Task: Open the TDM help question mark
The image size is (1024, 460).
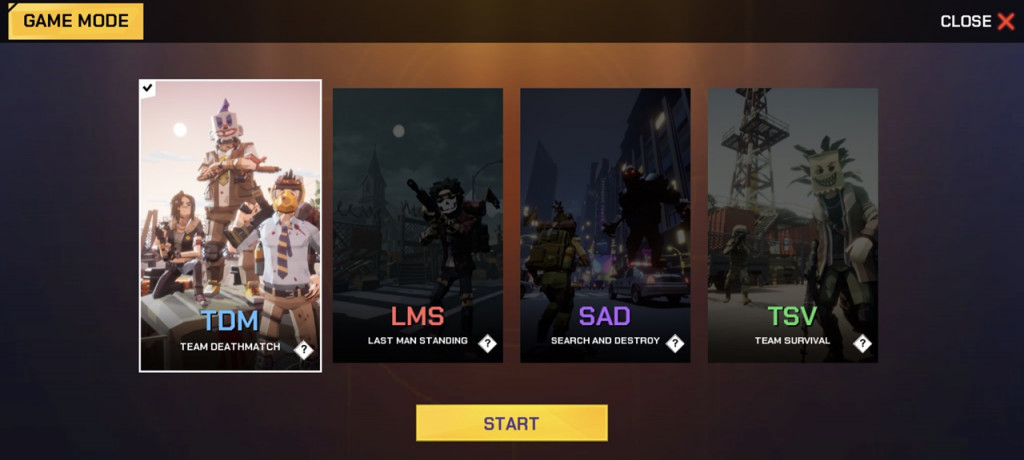Action: [x=304, y=350]
